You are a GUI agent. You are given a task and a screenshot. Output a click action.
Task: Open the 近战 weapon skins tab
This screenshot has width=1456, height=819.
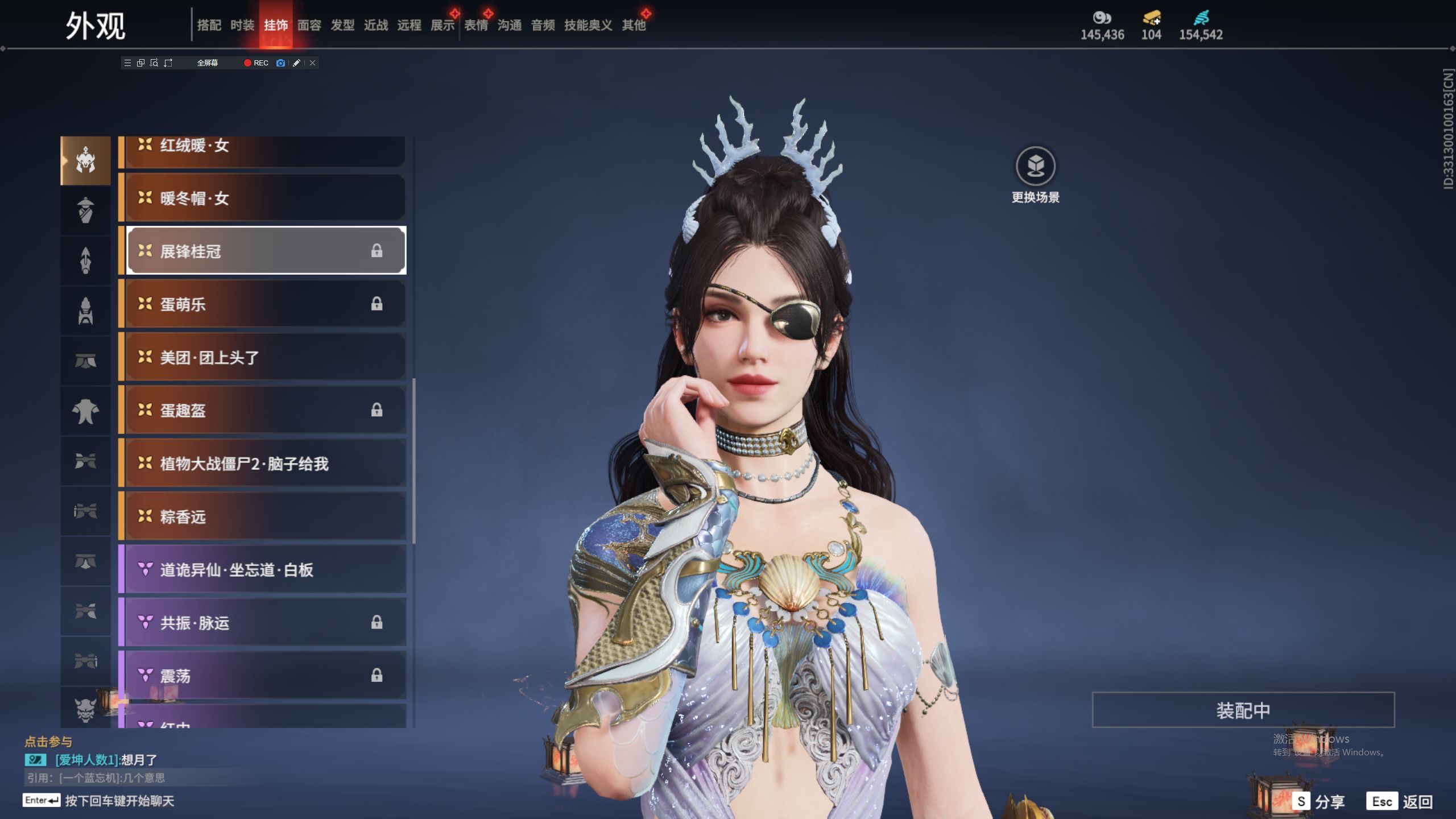[x=376, y=25]
